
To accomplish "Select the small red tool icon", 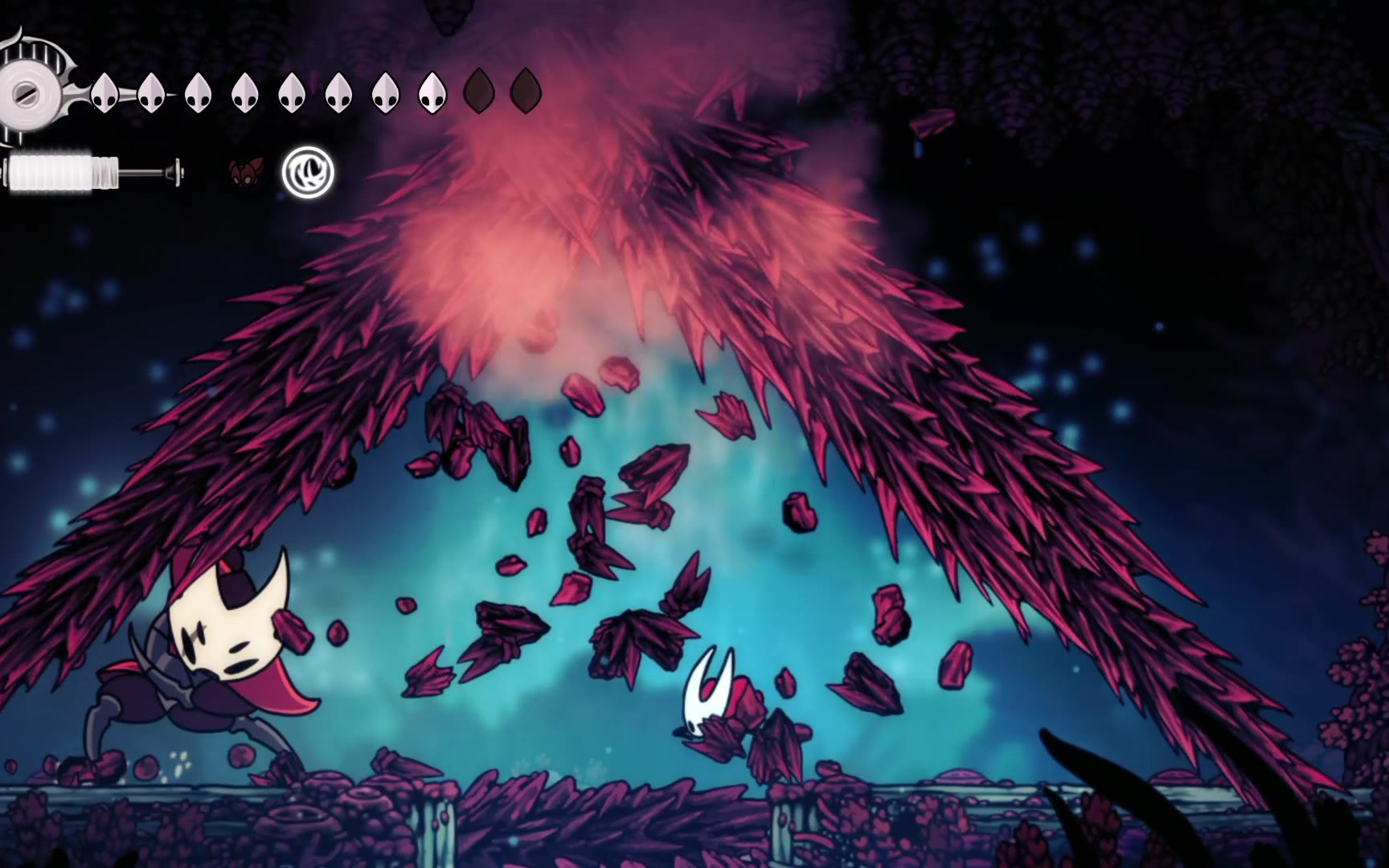I will (x=244, y=172).
